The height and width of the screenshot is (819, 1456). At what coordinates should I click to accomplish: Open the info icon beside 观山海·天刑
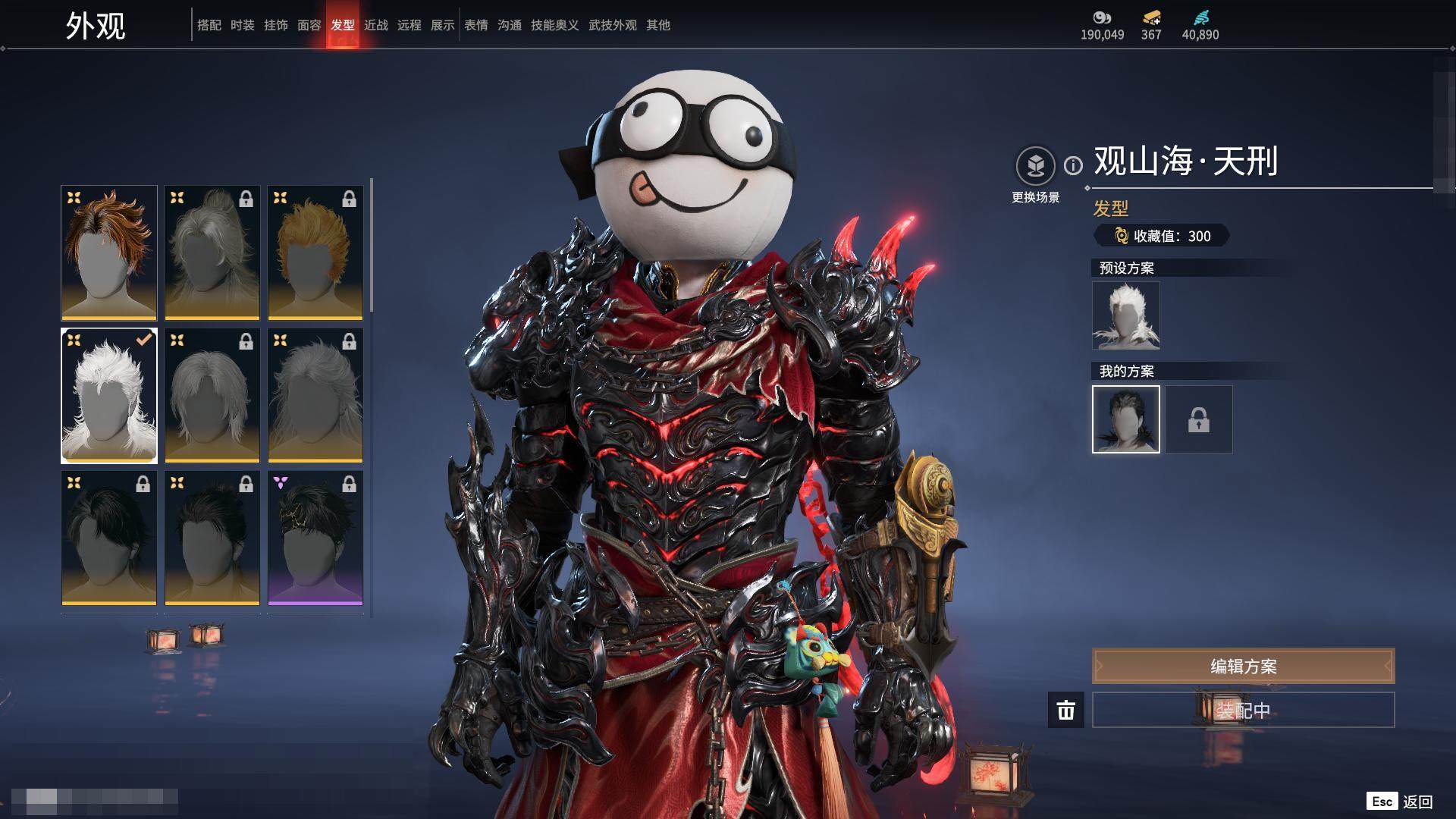pos(1073,165)
